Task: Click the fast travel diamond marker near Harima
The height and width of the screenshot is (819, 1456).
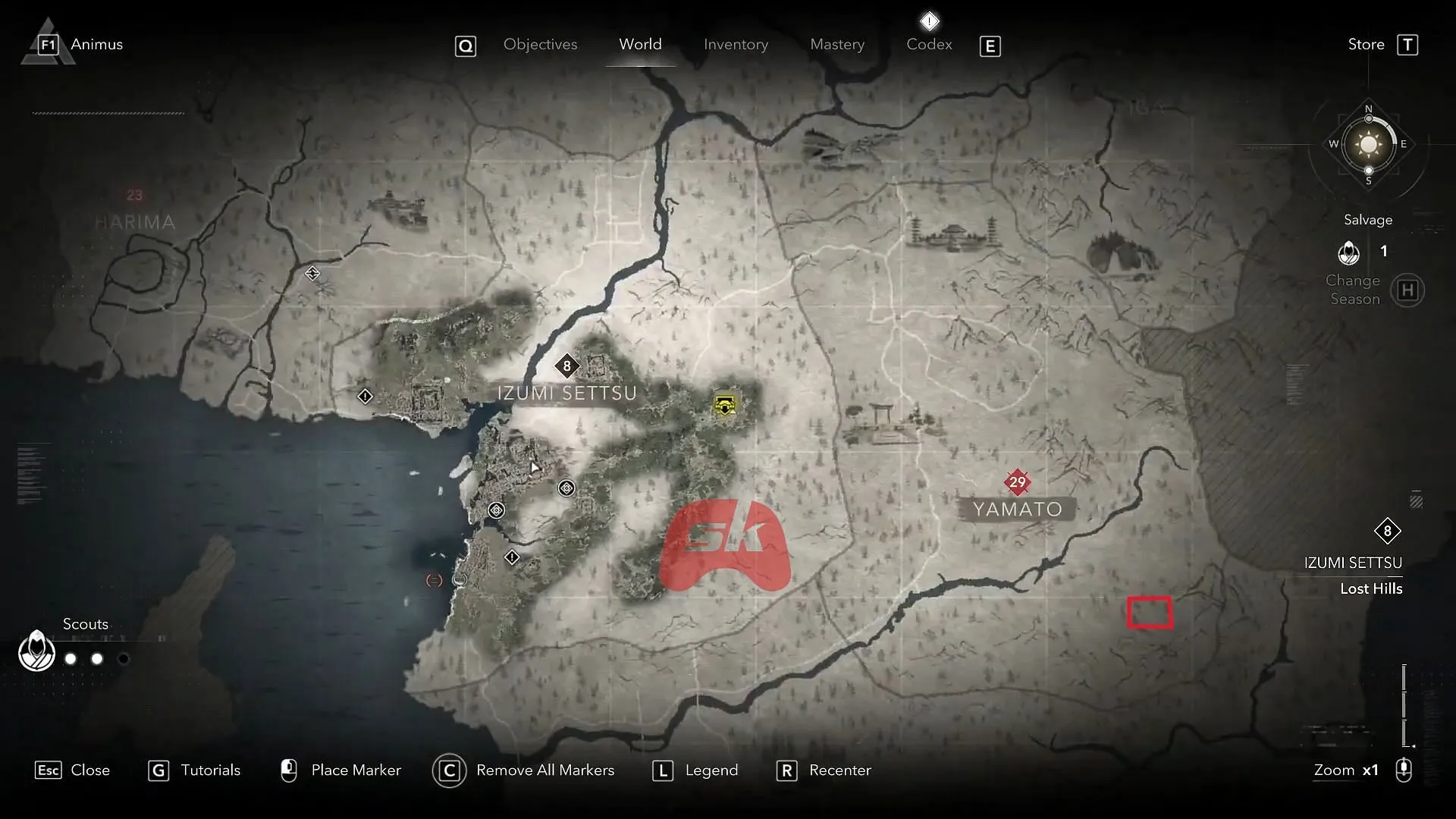Action: [x=313, y=273]
